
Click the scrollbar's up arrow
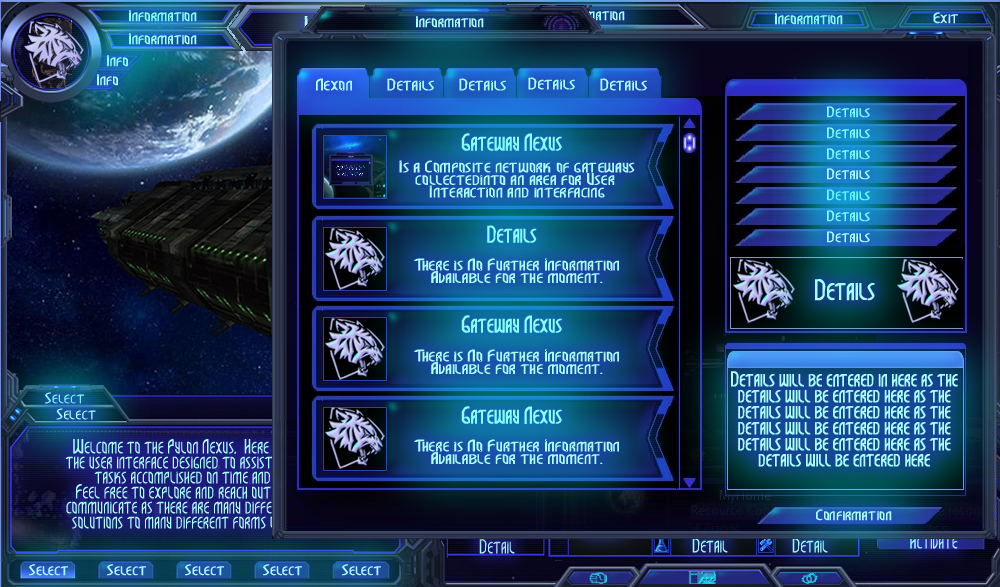click(689, 124)
